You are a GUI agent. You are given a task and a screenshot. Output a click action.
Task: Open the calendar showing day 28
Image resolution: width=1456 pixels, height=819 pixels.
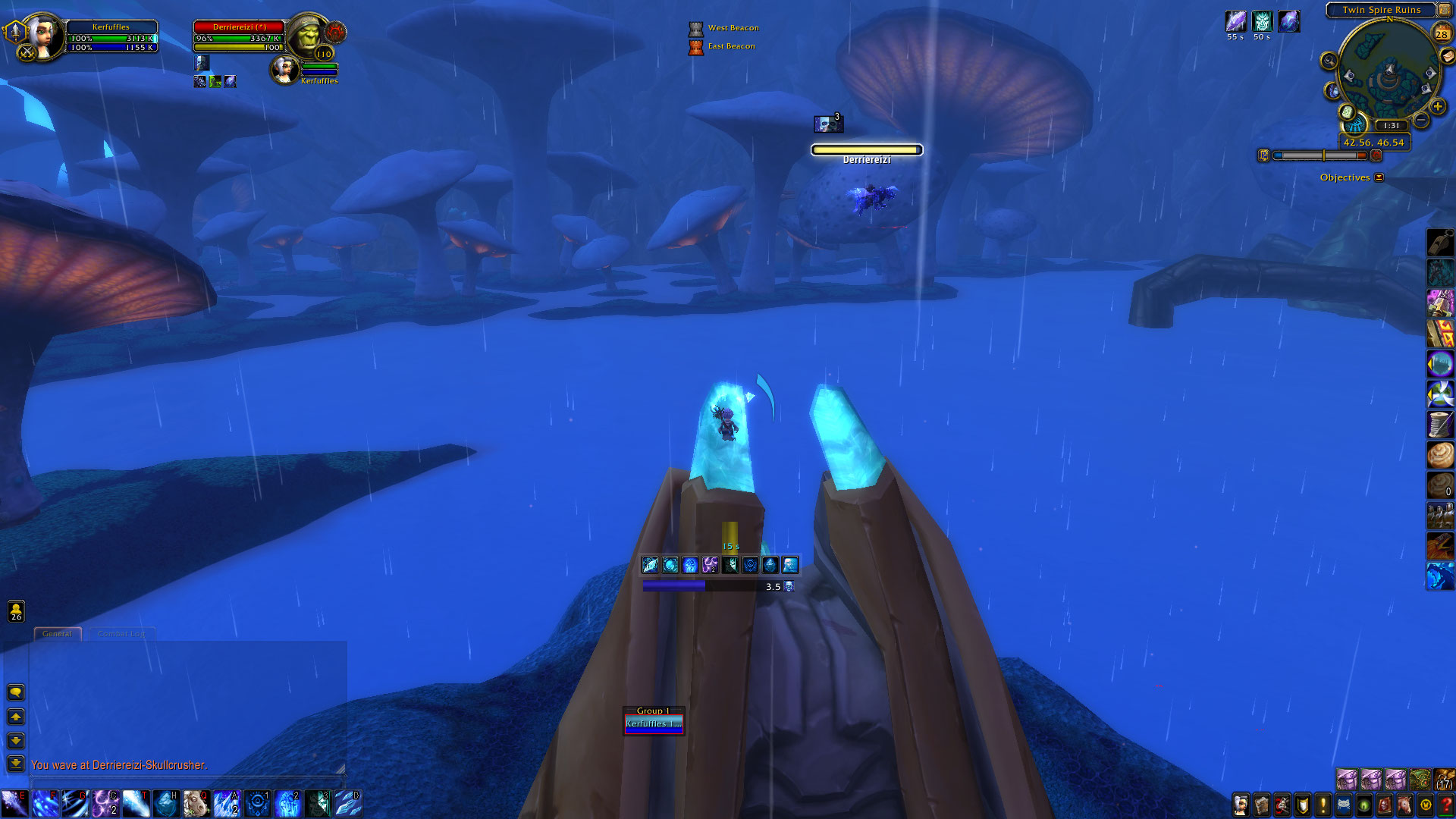click(x=1442, y=33)
